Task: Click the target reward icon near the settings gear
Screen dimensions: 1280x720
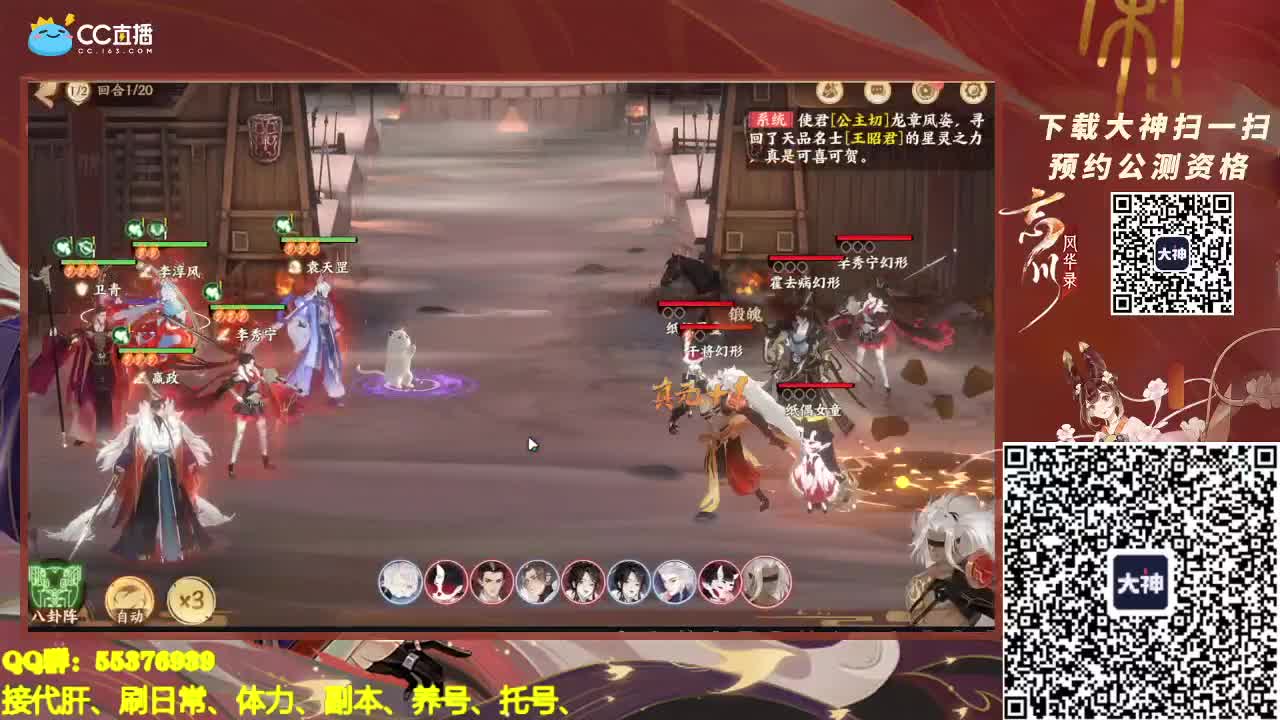Action: click(925, 91)
